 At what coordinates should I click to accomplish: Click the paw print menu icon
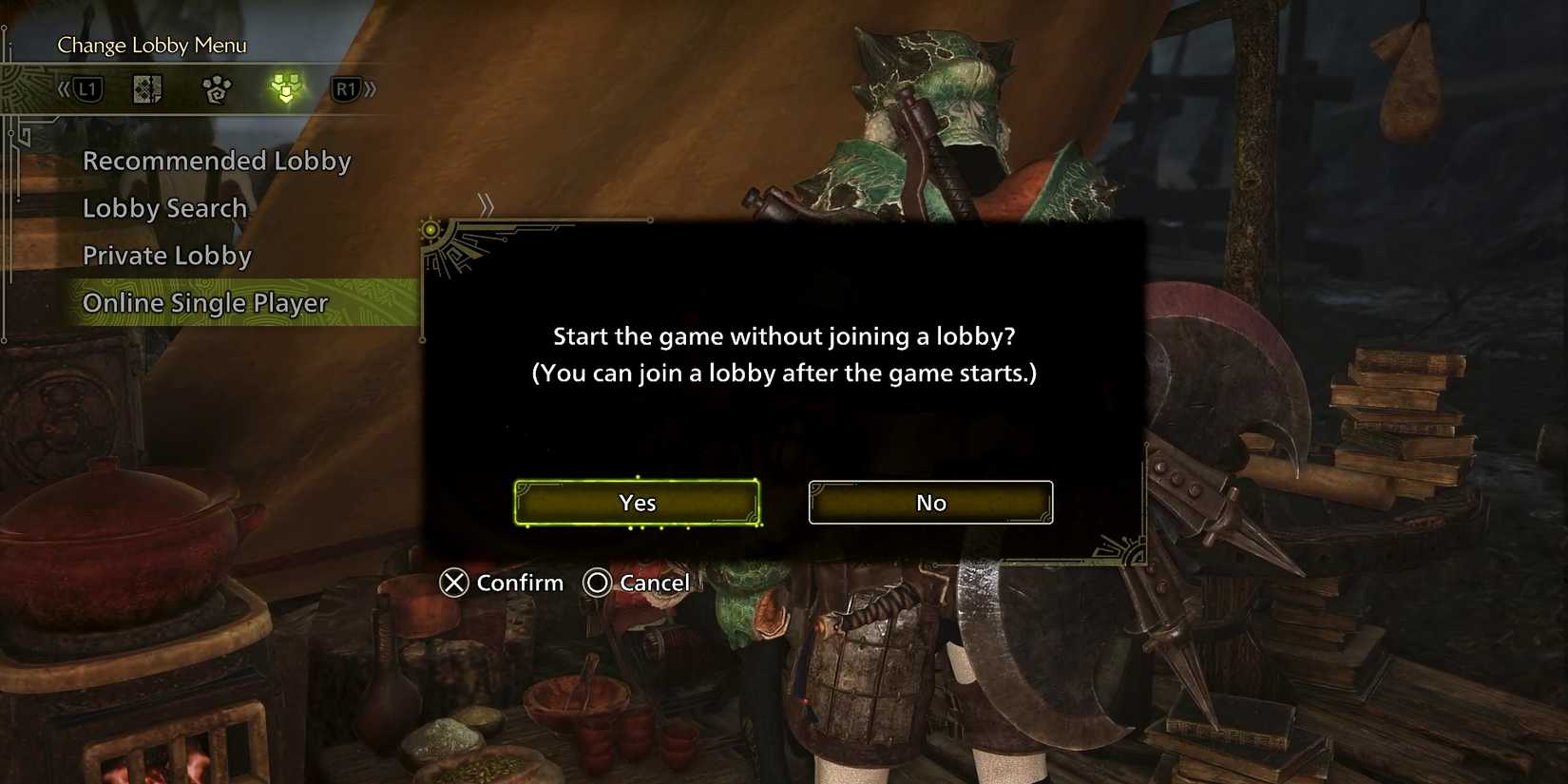point(217,88)
